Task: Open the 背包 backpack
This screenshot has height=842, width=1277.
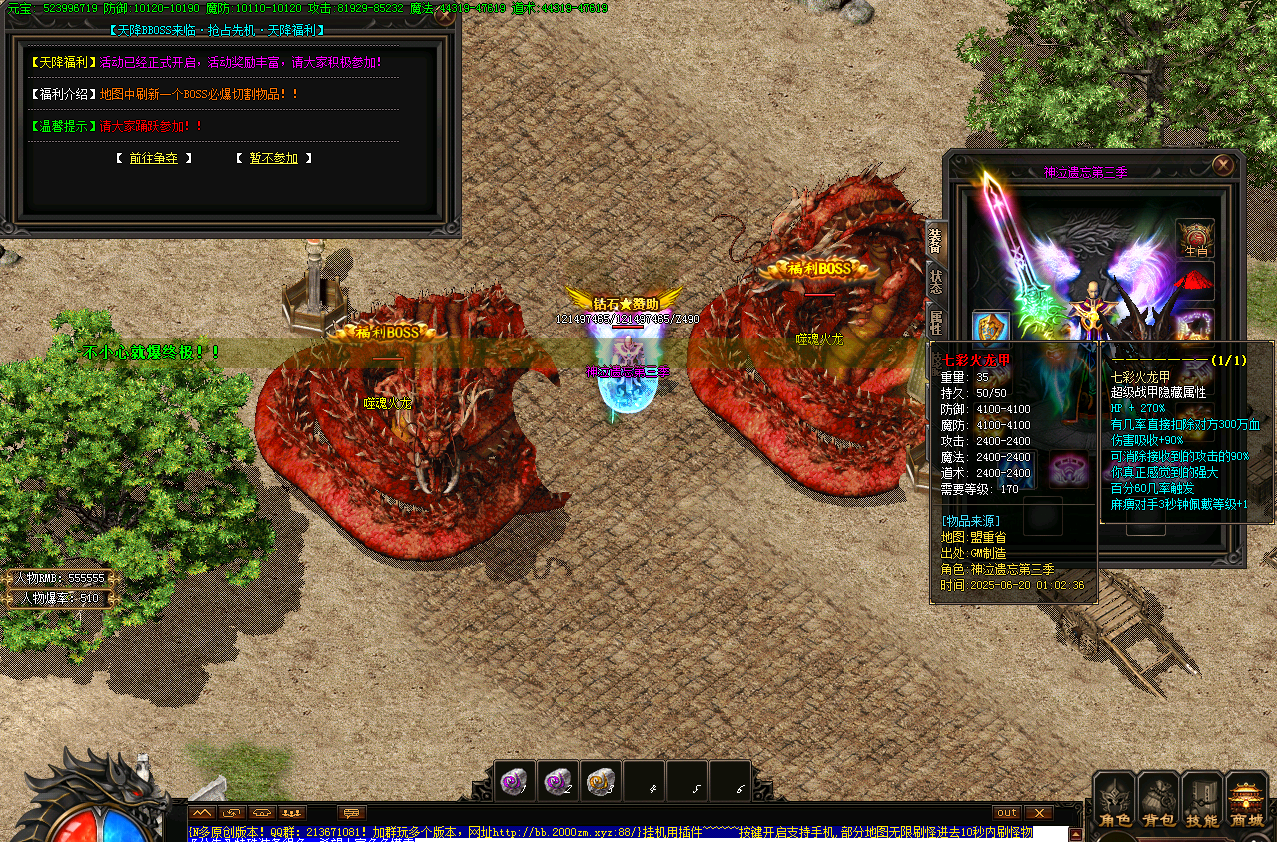Action: click(x=1159, y=802)
